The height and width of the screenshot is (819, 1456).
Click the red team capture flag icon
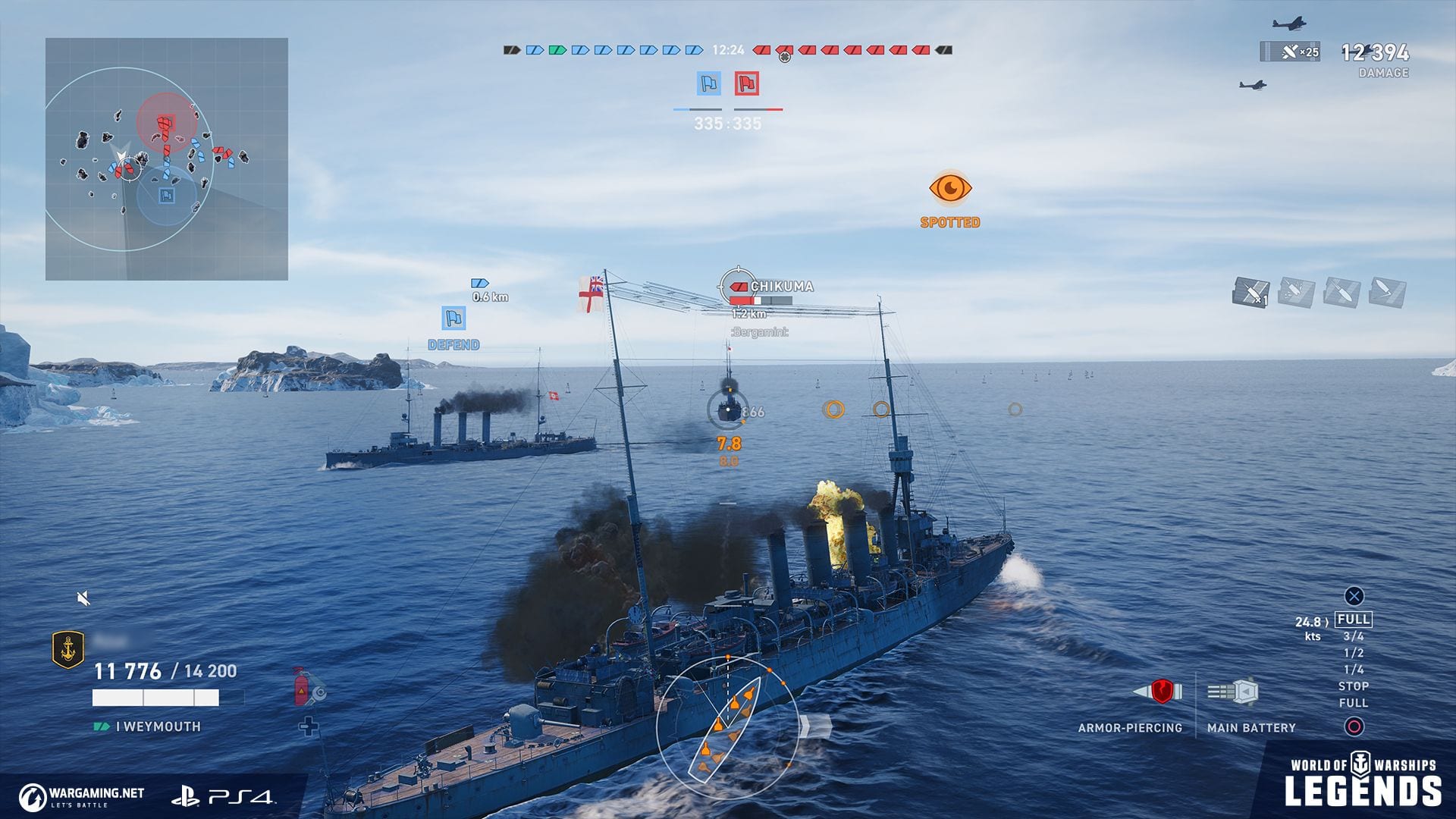[747, 83]
